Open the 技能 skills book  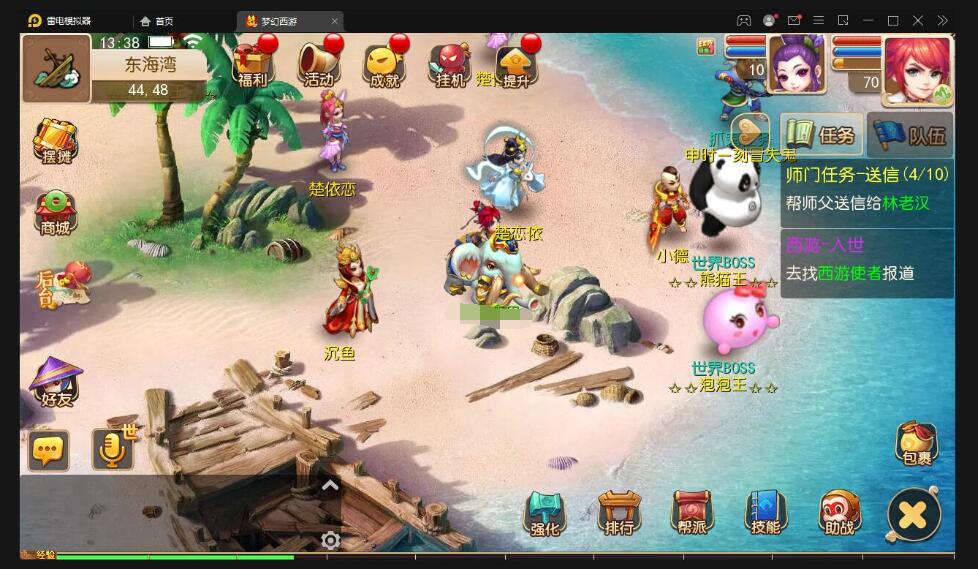point(765,513)
